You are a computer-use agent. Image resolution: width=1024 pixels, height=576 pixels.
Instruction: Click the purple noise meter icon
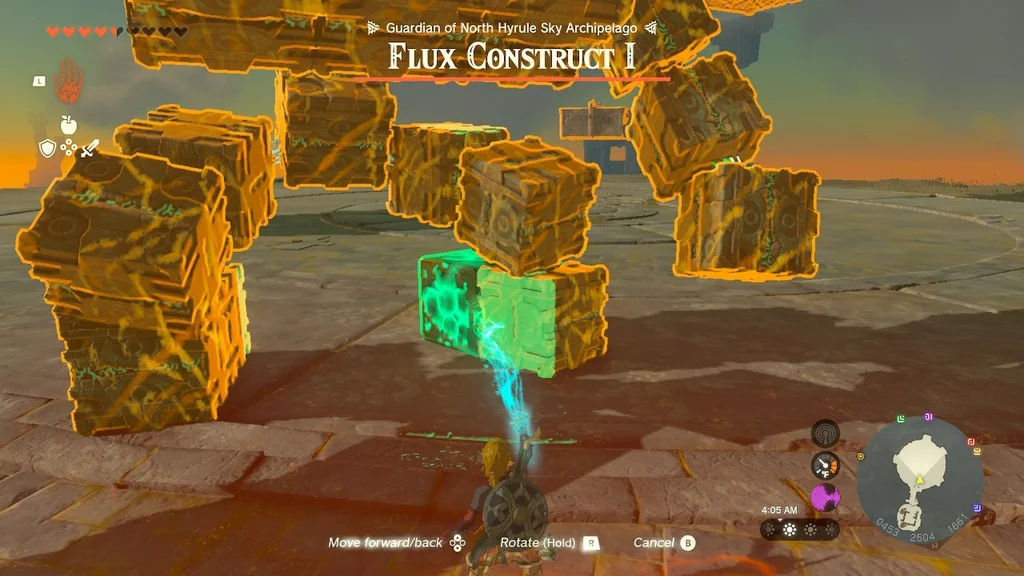tap(825, 497)
